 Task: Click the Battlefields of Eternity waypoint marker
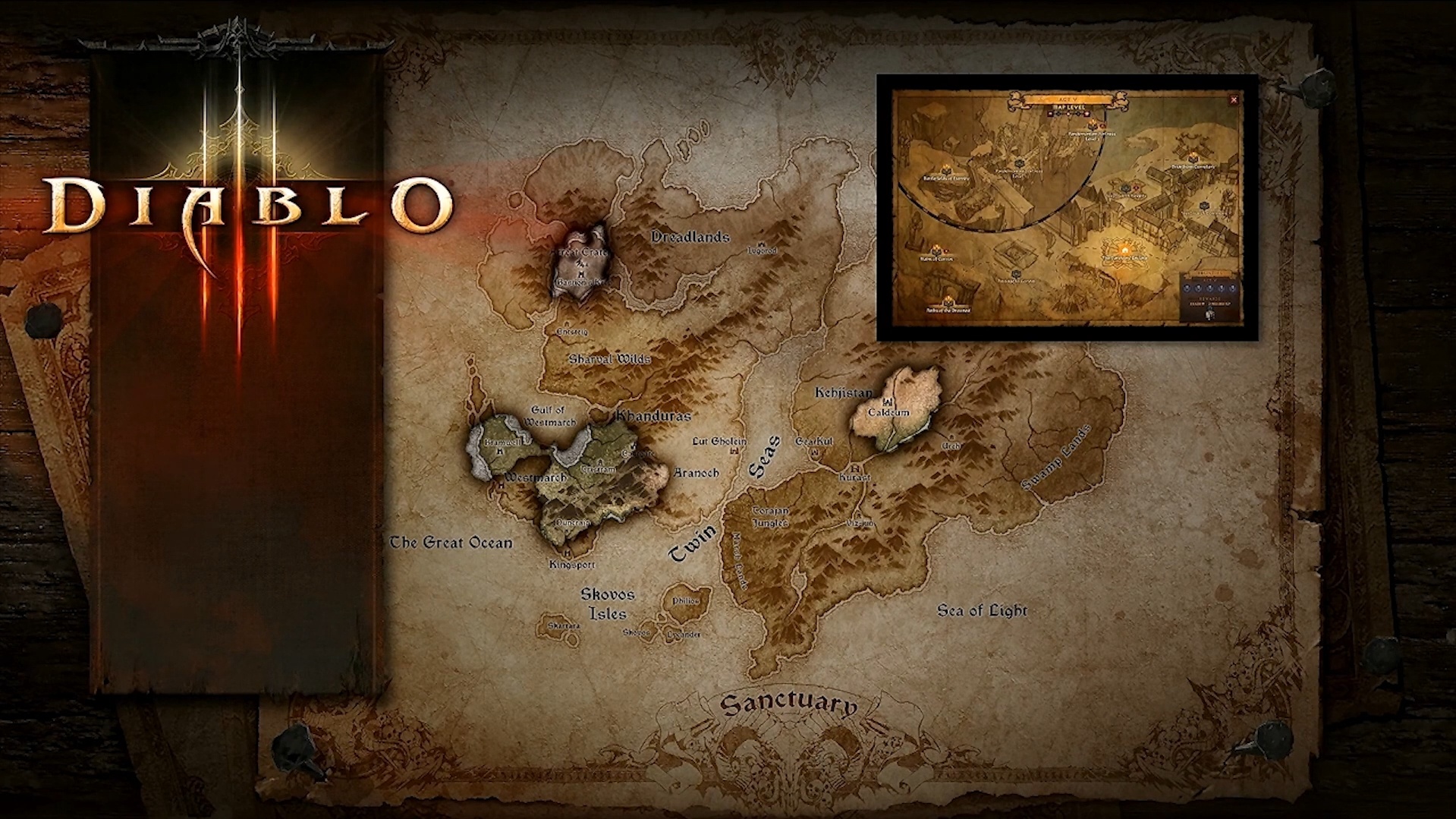point(946,169)
